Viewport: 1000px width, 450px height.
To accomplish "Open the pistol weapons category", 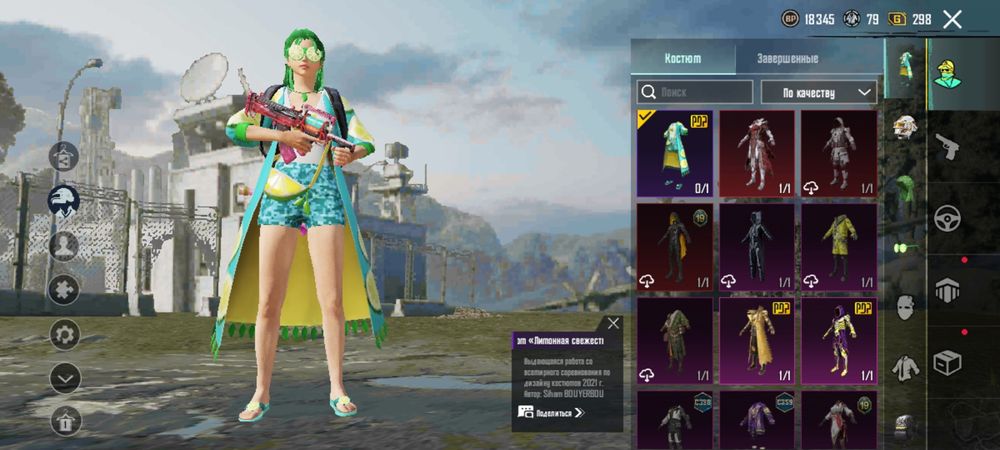I will 947,146.
